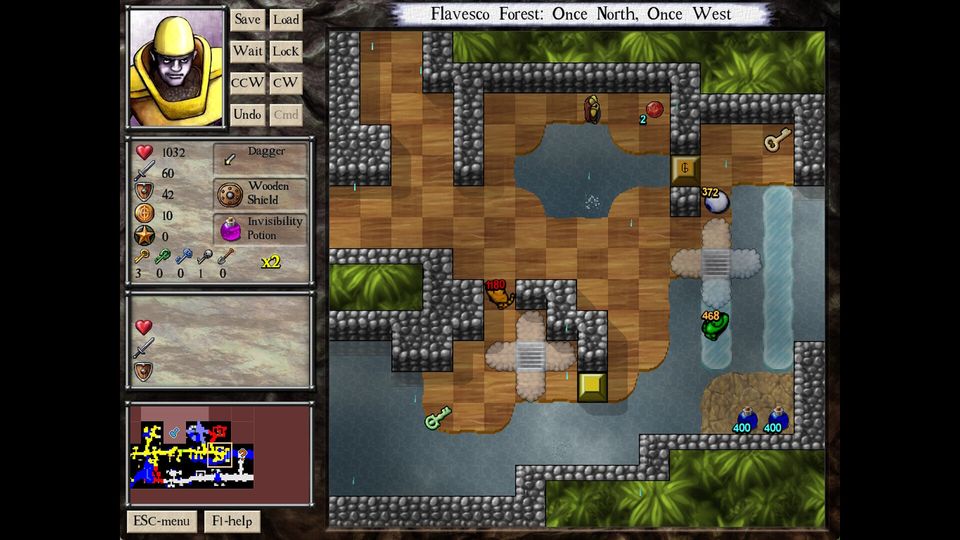The width and height of the screenshot is (960, 540).
Task: Show the F1-help screen
Action: (232, 521)
